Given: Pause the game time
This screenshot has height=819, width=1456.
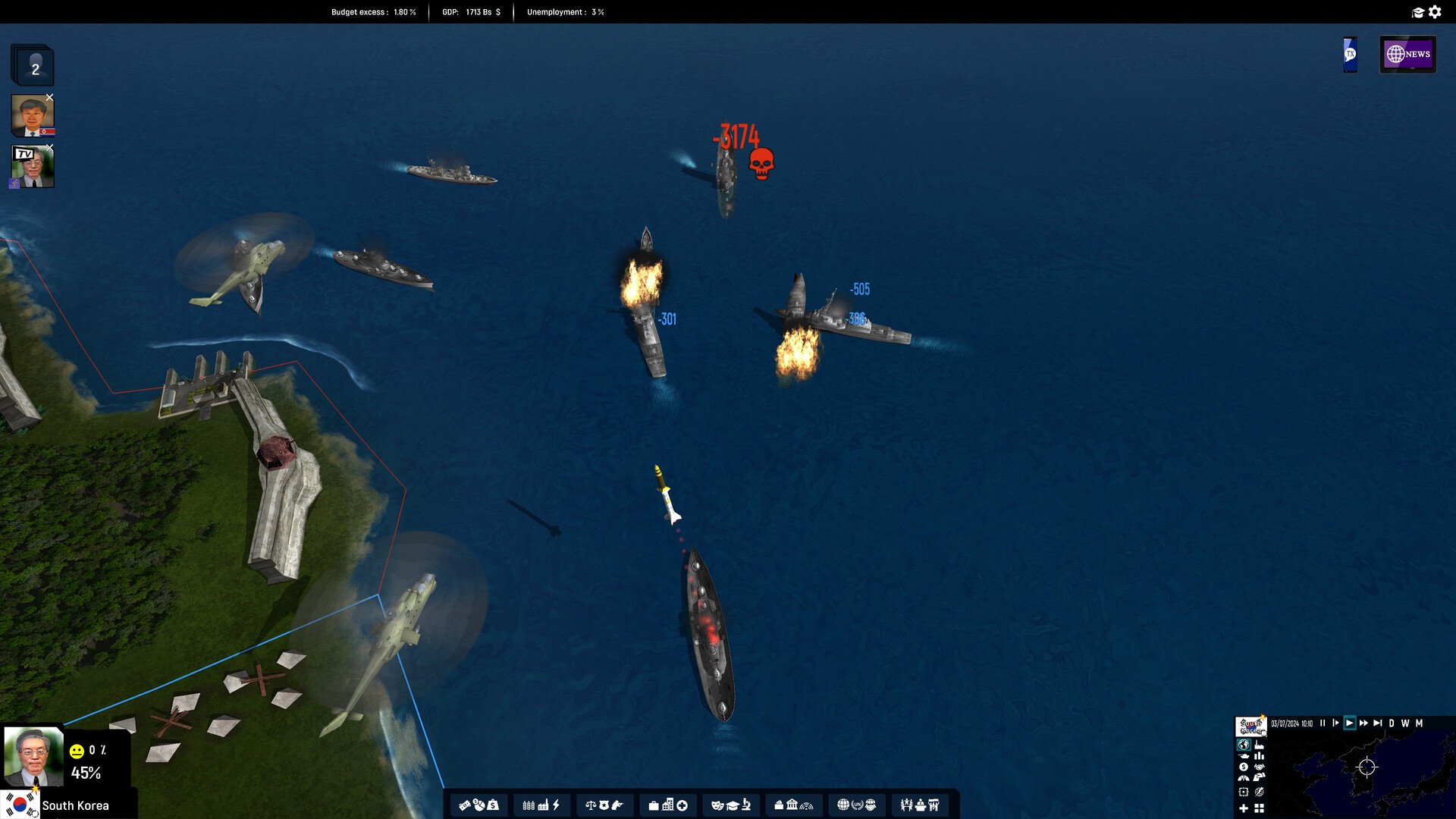Looking at the screenshot, I should point(1323,723).
